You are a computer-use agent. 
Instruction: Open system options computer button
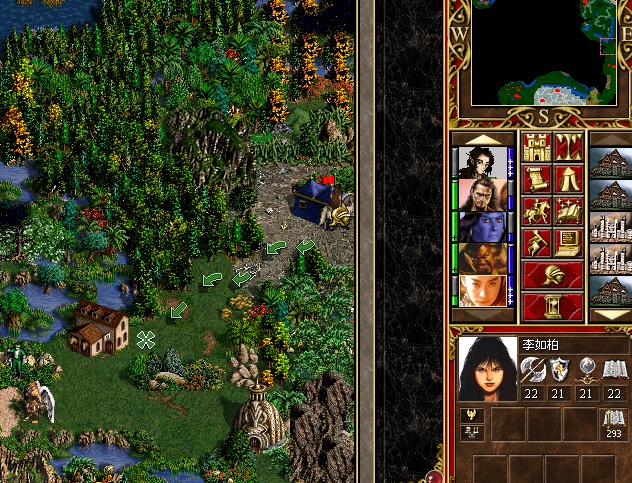click(x=568, y=243)
